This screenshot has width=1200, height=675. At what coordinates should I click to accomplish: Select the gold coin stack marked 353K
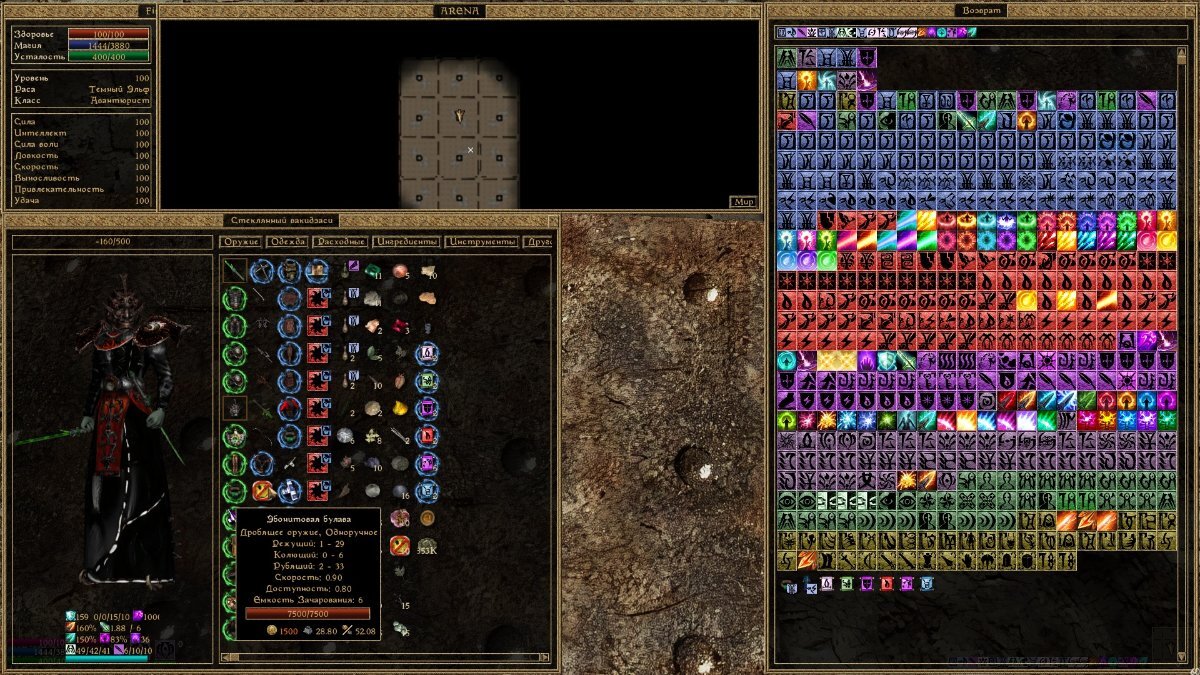tap(427, 544)
